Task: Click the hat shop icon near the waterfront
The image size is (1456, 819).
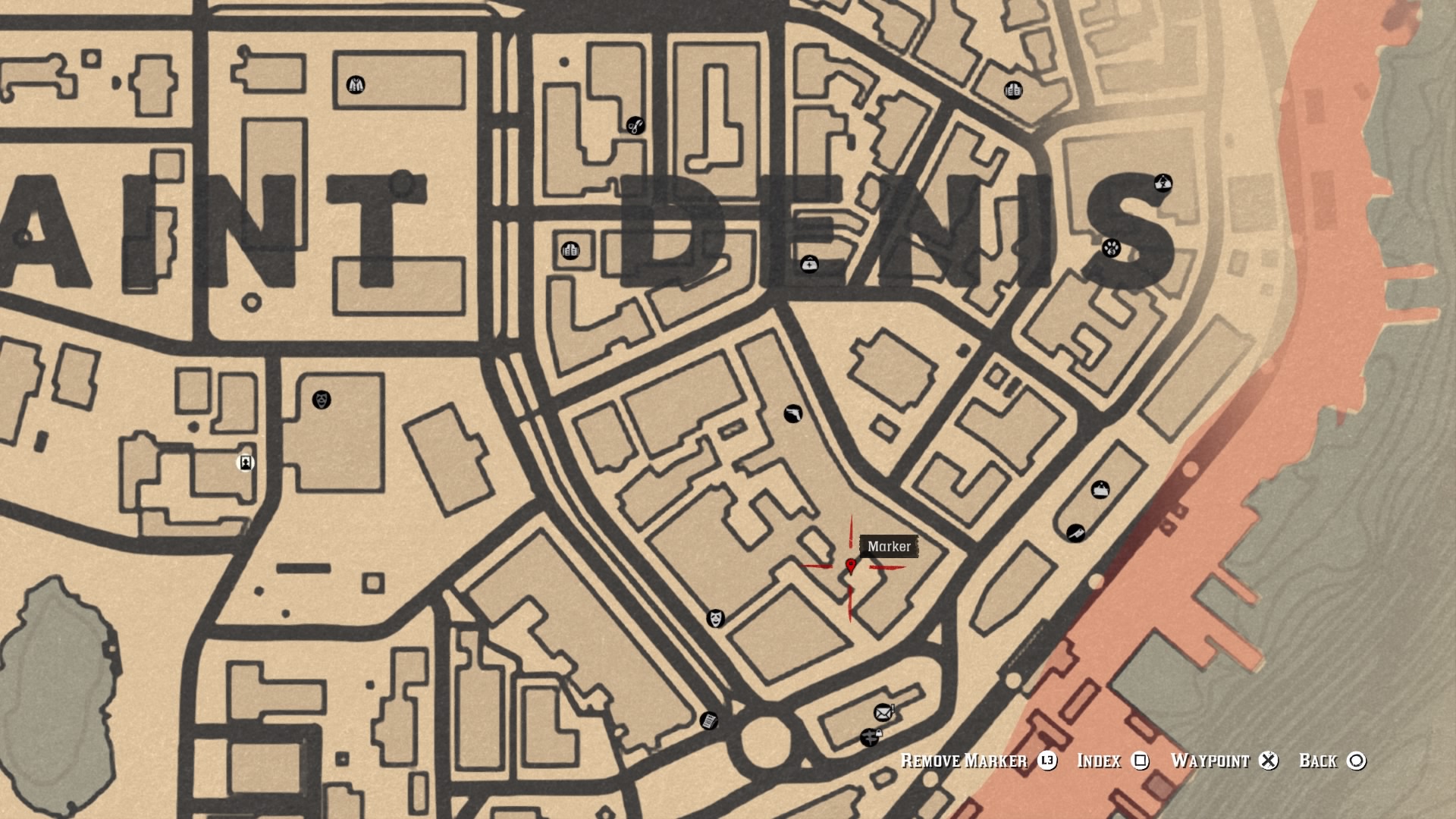Action: pyautogui.click(x=1100, y=490)
